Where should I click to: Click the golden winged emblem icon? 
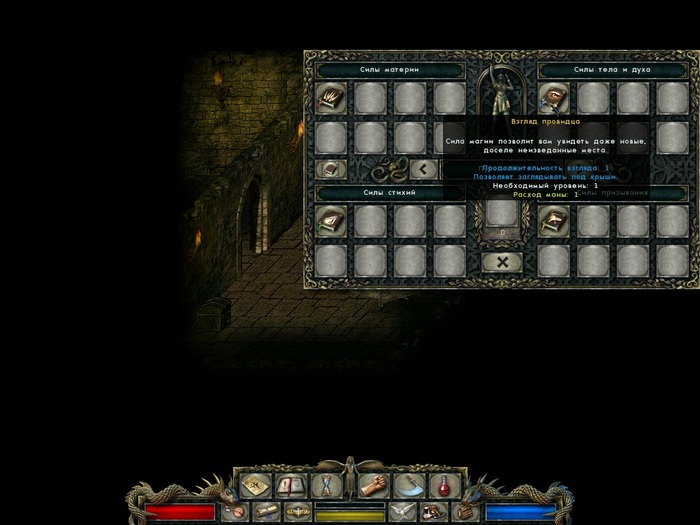coord(296,511)
